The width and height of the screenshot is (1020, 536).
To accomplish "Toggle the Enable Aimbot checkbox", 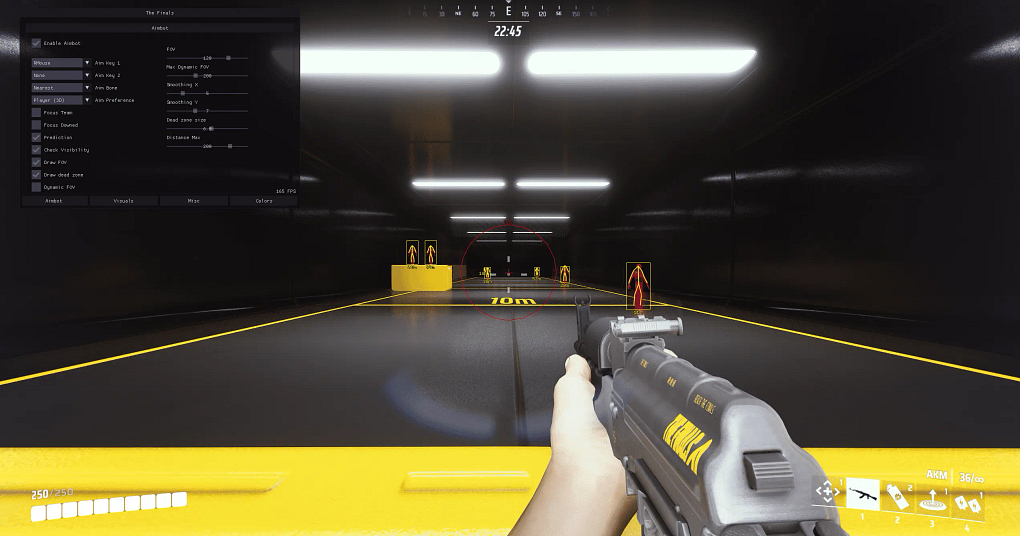I will coord(37,43).
